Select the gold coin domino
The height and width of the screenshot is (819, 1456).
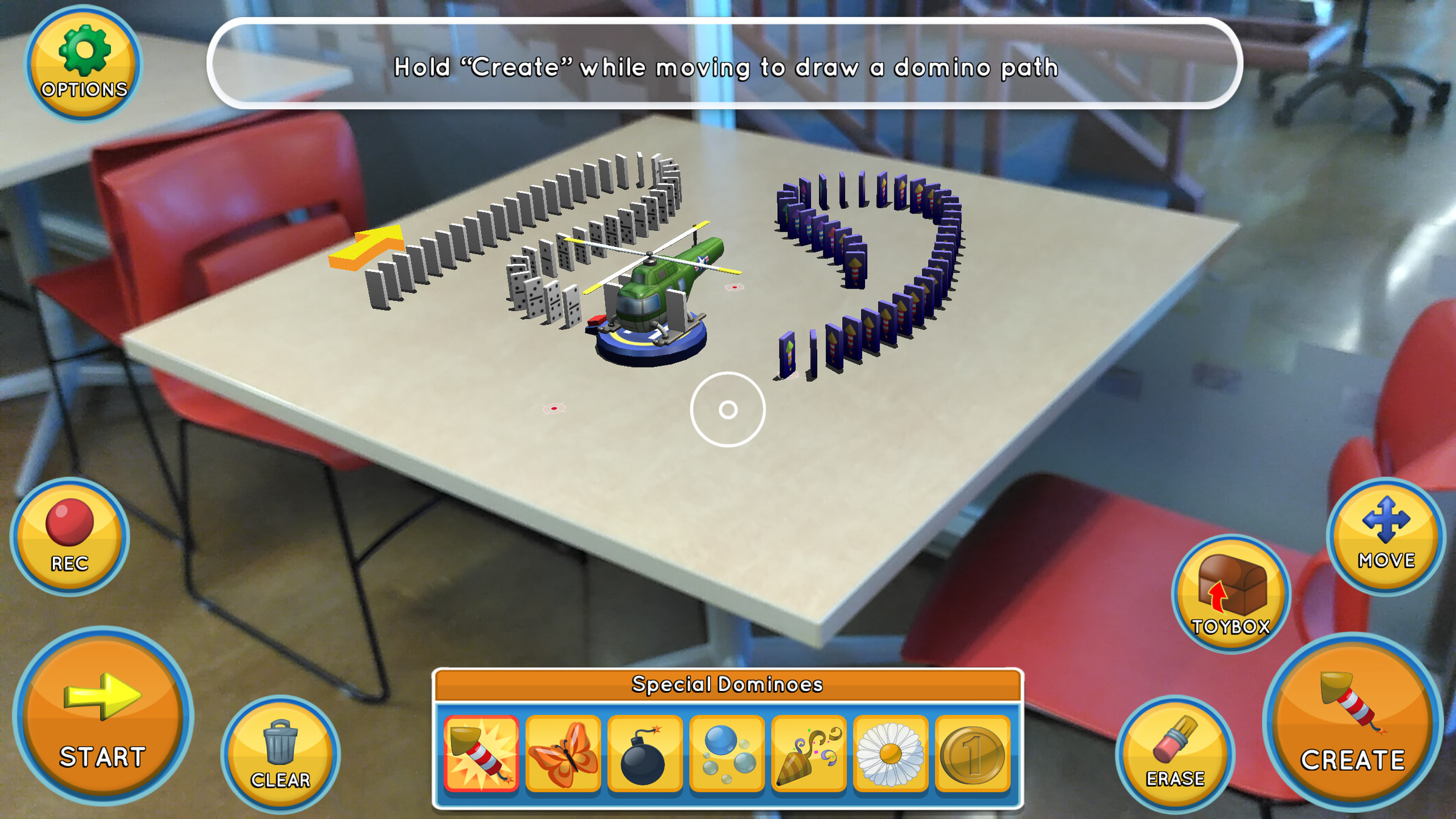[972, 754]
